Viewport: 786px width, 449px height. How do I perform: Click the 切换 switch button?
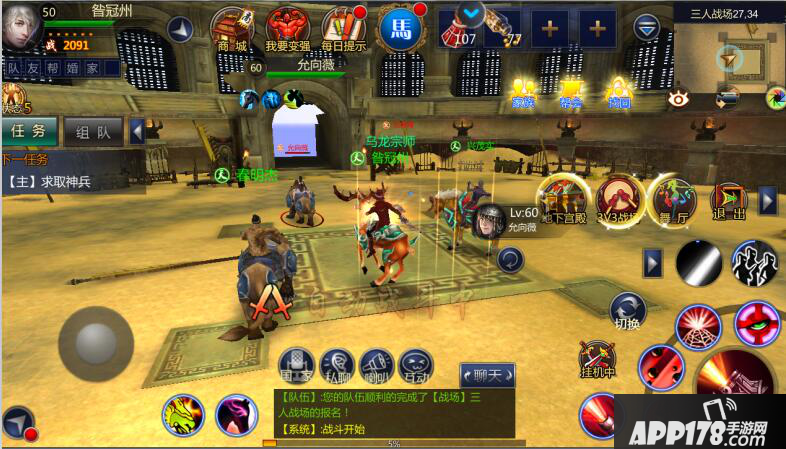click(627, 310)
